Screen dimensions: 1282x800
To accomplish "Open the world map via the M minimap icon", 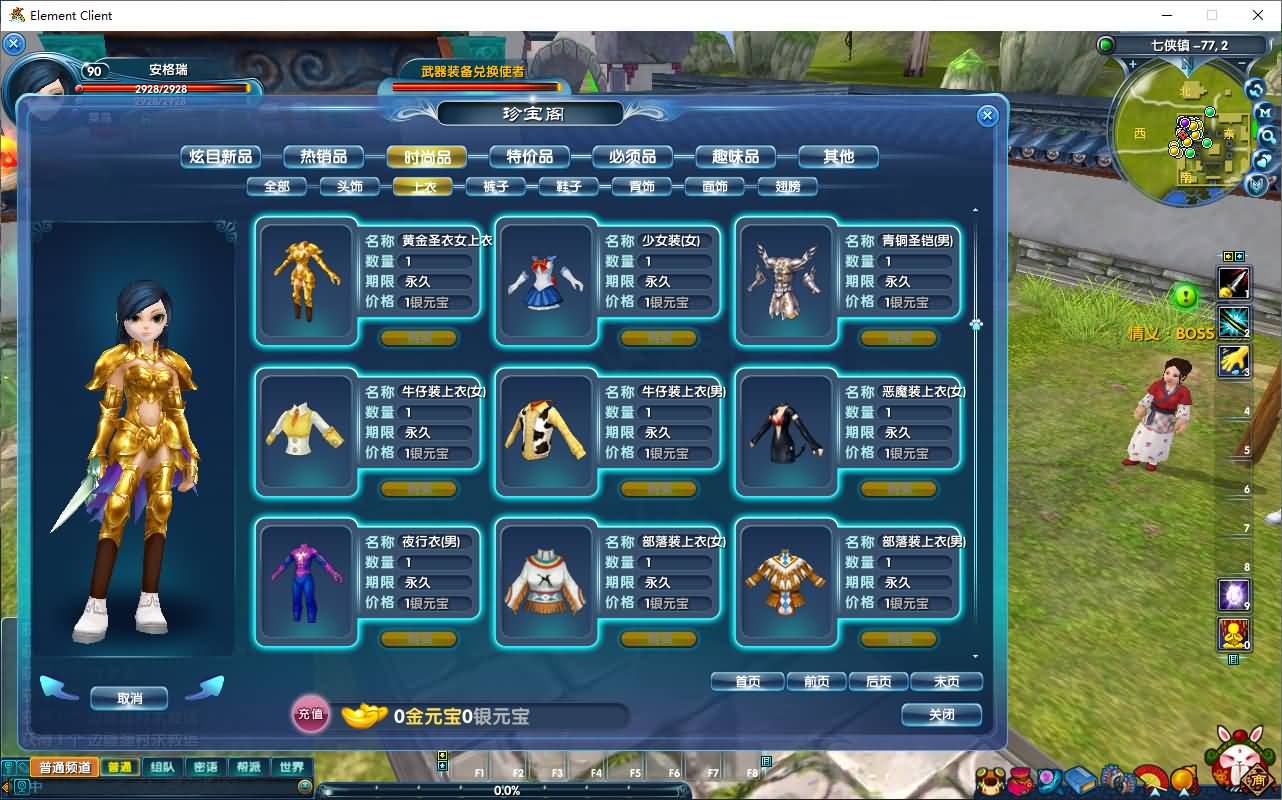I will (1265, 112).
